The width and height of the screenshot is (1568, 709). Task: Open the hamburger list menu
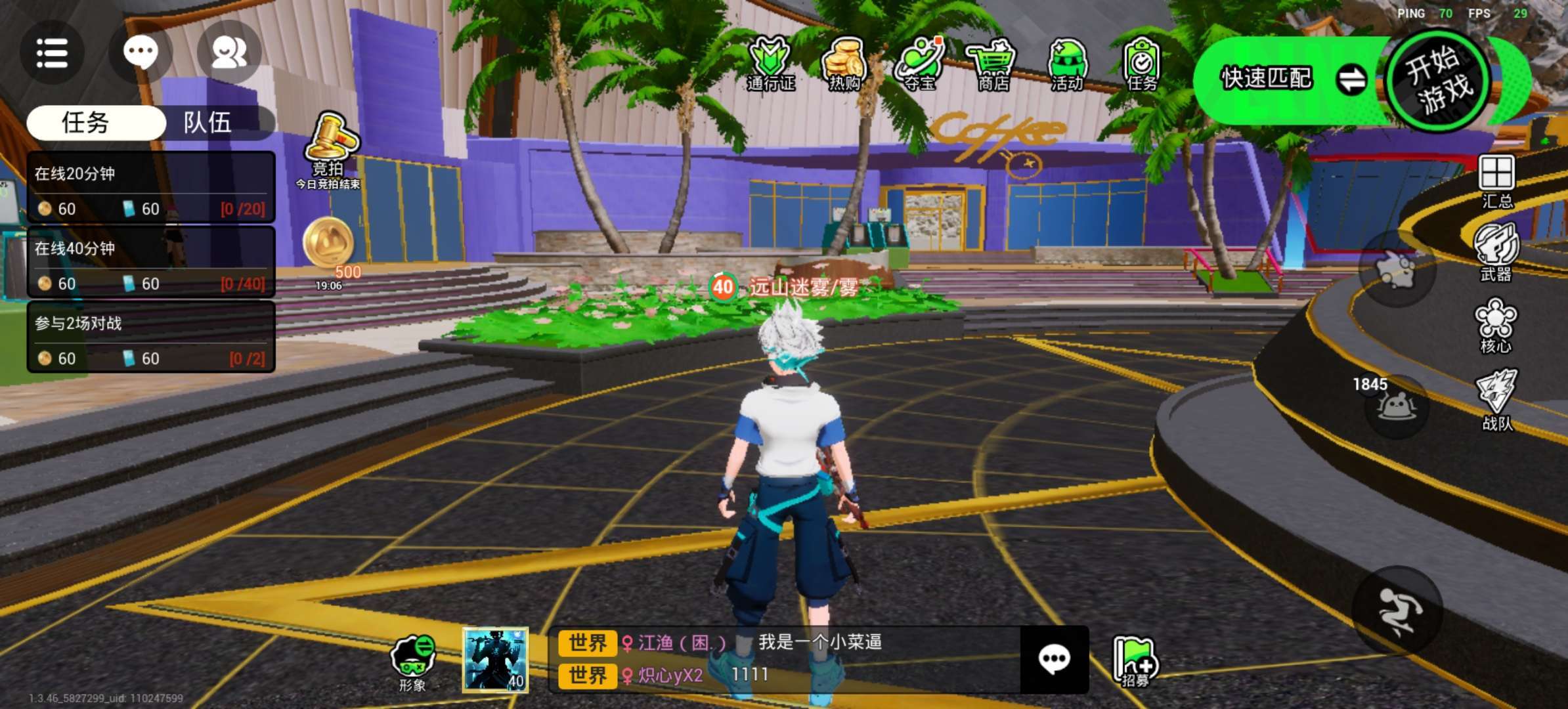coord(52,53)
